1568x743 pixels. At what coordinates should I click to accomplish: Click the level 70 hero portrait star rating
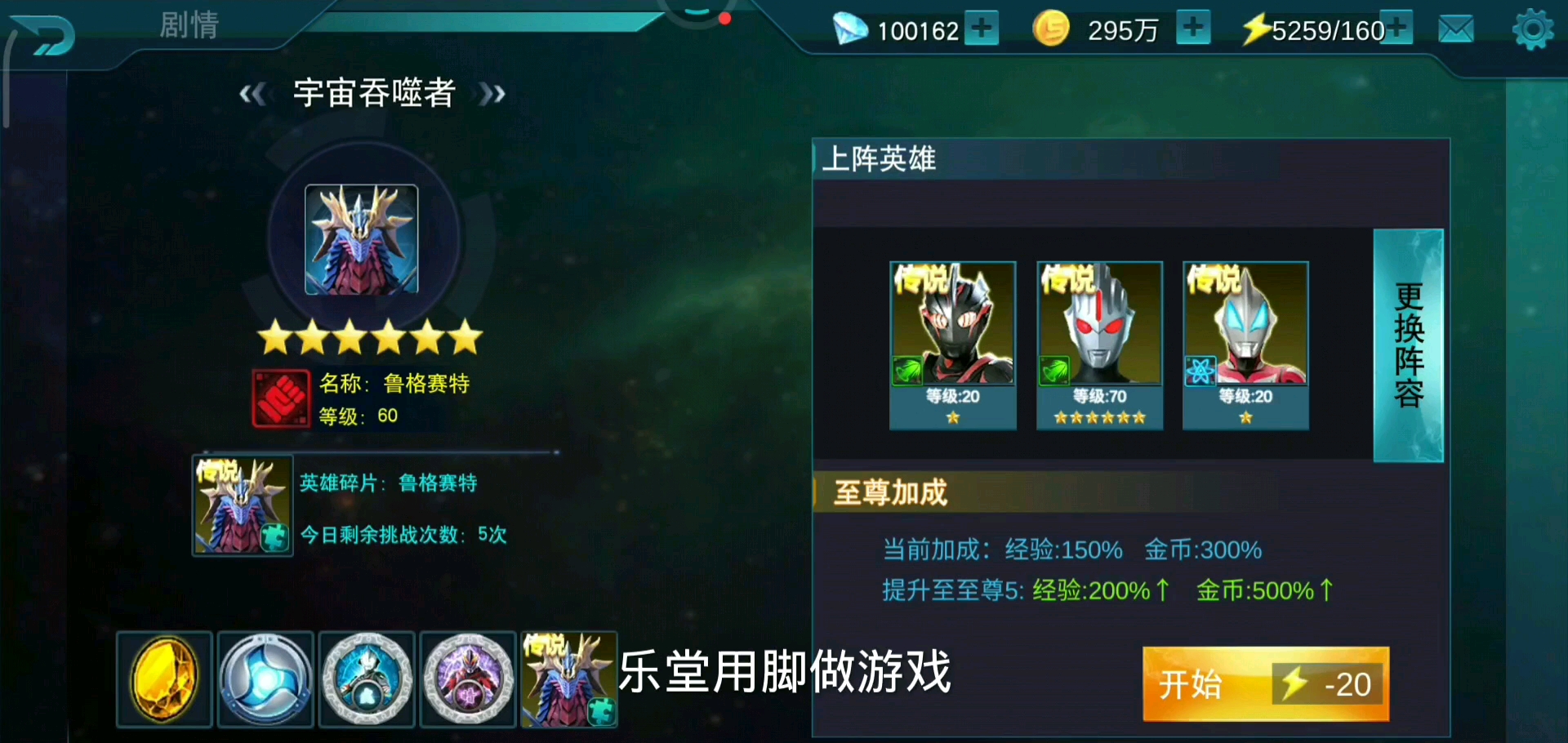1098,417
